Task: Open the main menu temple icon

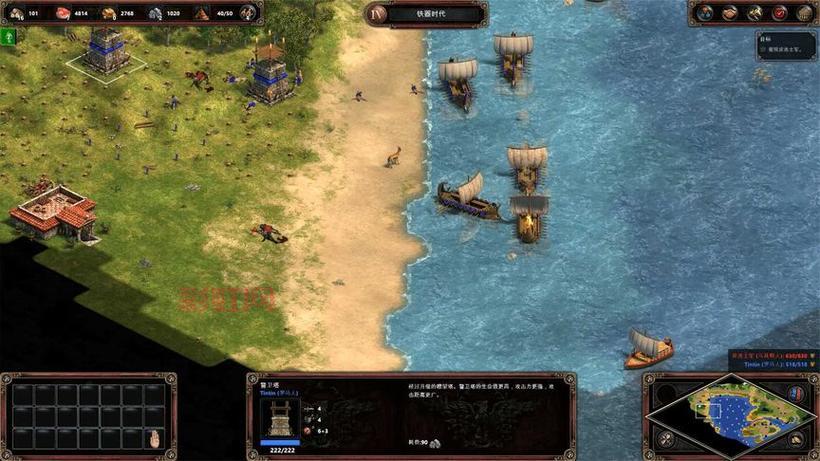Action: point(805,13)
